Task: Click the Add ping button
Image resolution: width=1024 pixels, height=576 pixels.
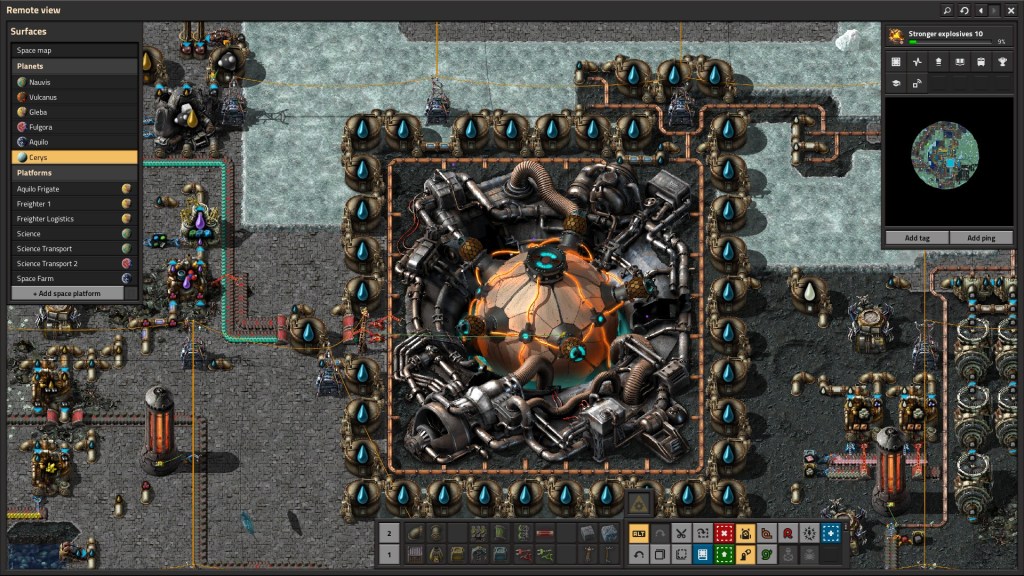Action: pyautogui.click(x=981, y=238)
